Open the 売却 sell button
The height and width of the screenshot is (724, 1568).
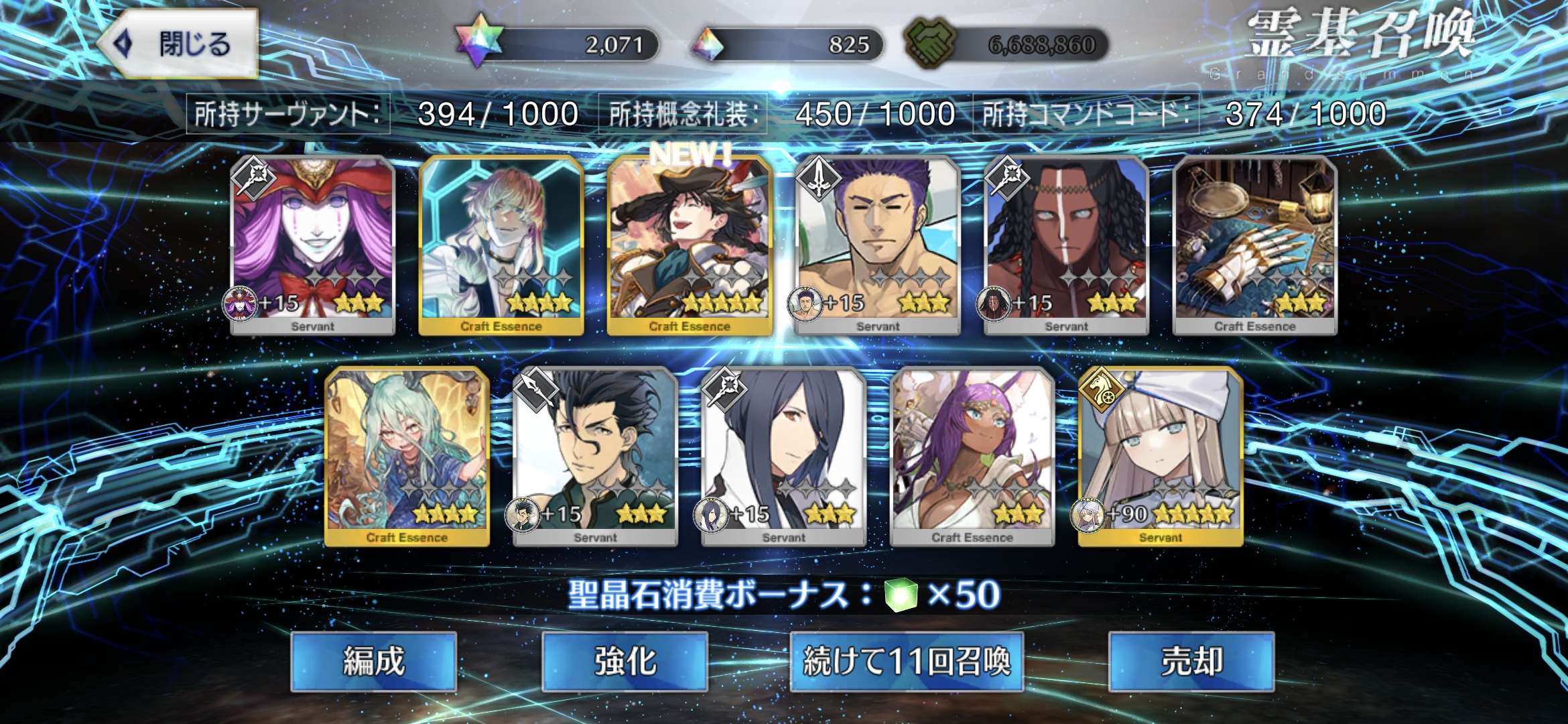tap(1191, 662)
